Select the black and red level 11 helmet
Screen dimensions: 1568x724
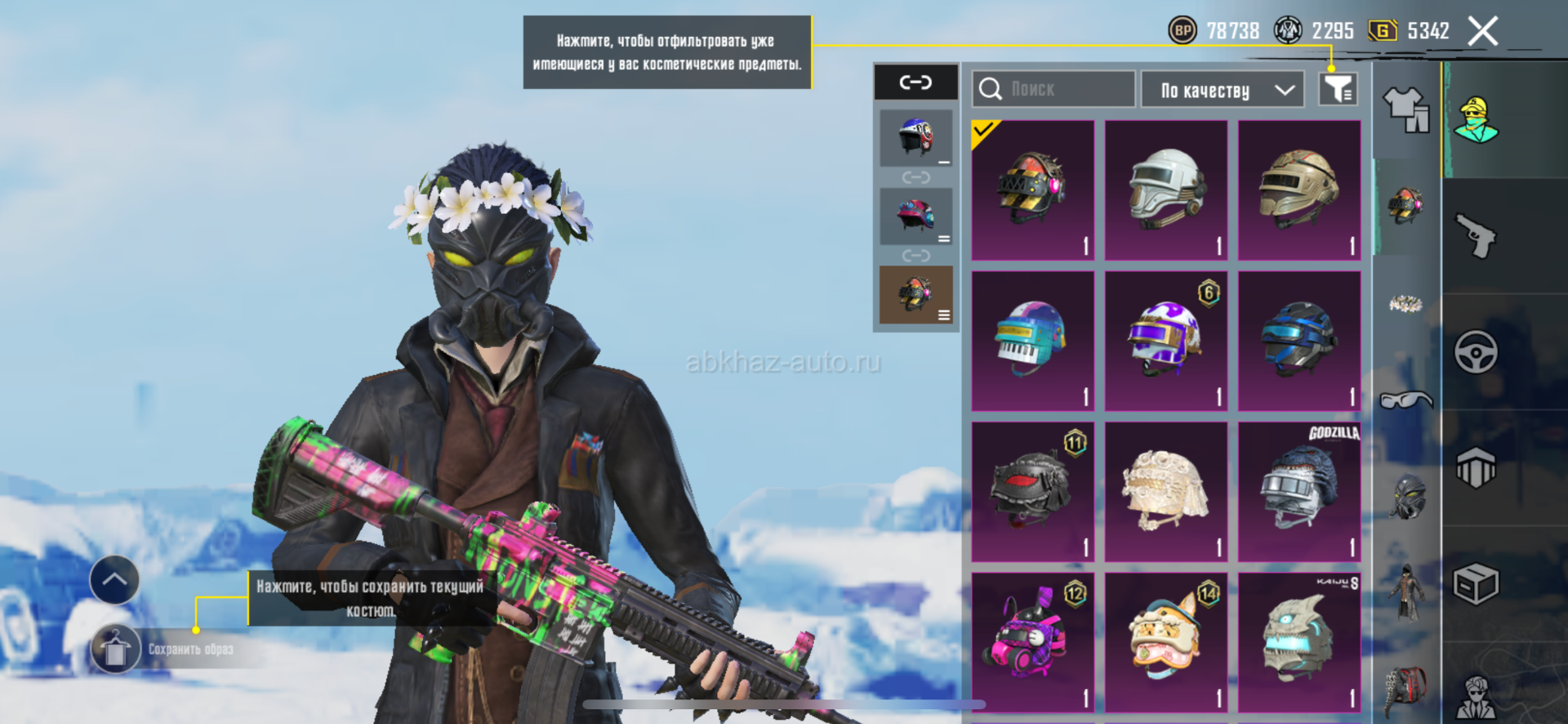pos(1032,491)
